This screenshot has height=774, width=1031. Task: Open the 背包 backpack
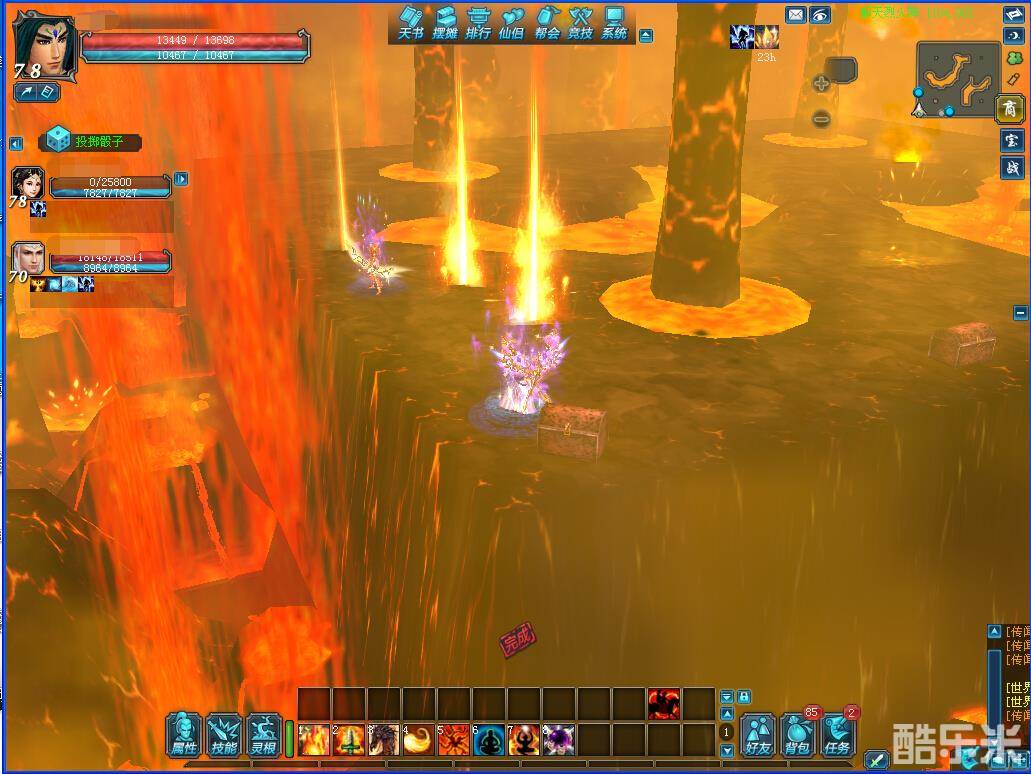(x=798, y=736)
